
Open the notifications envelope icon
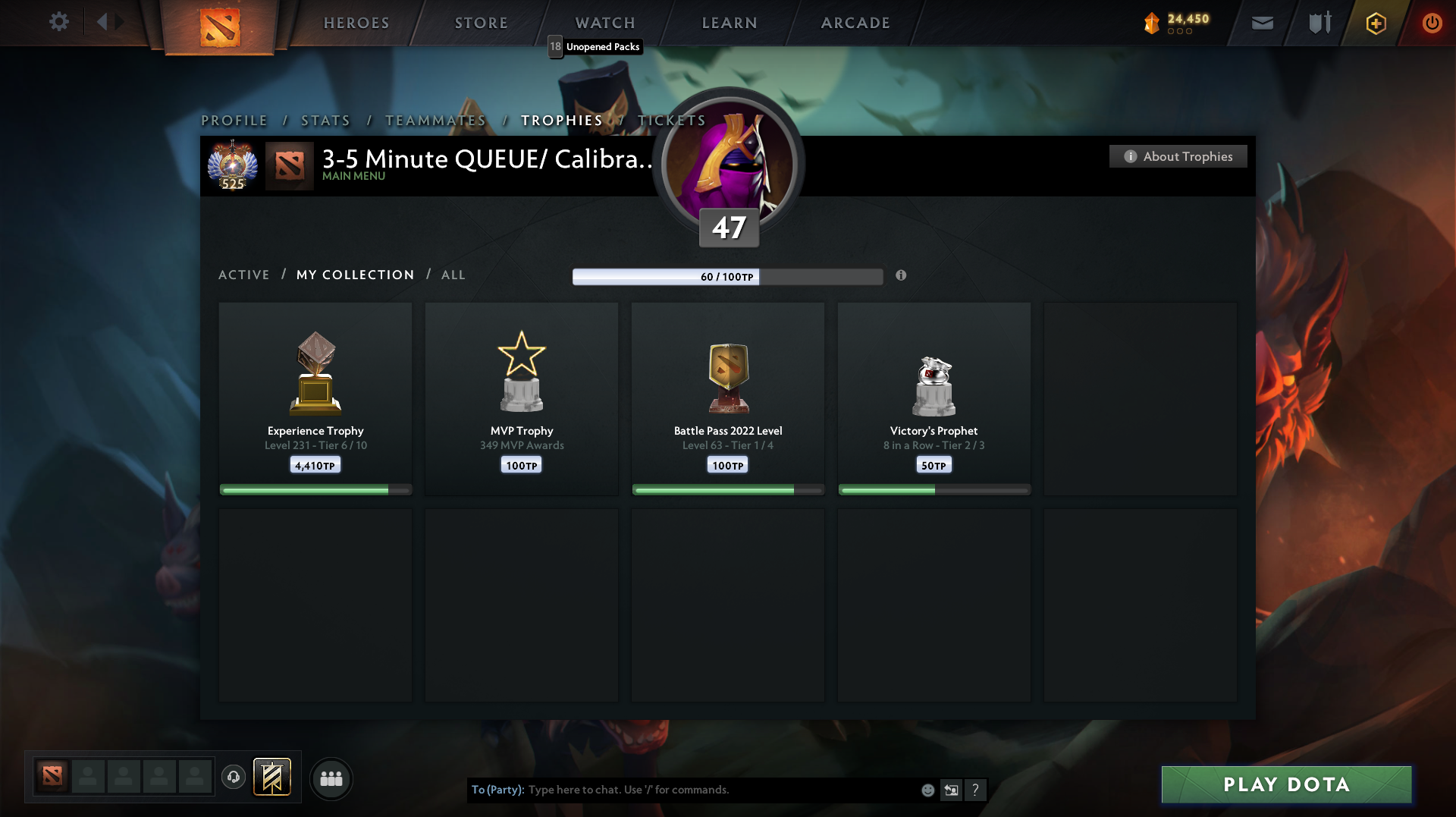tap(1263, 23)
